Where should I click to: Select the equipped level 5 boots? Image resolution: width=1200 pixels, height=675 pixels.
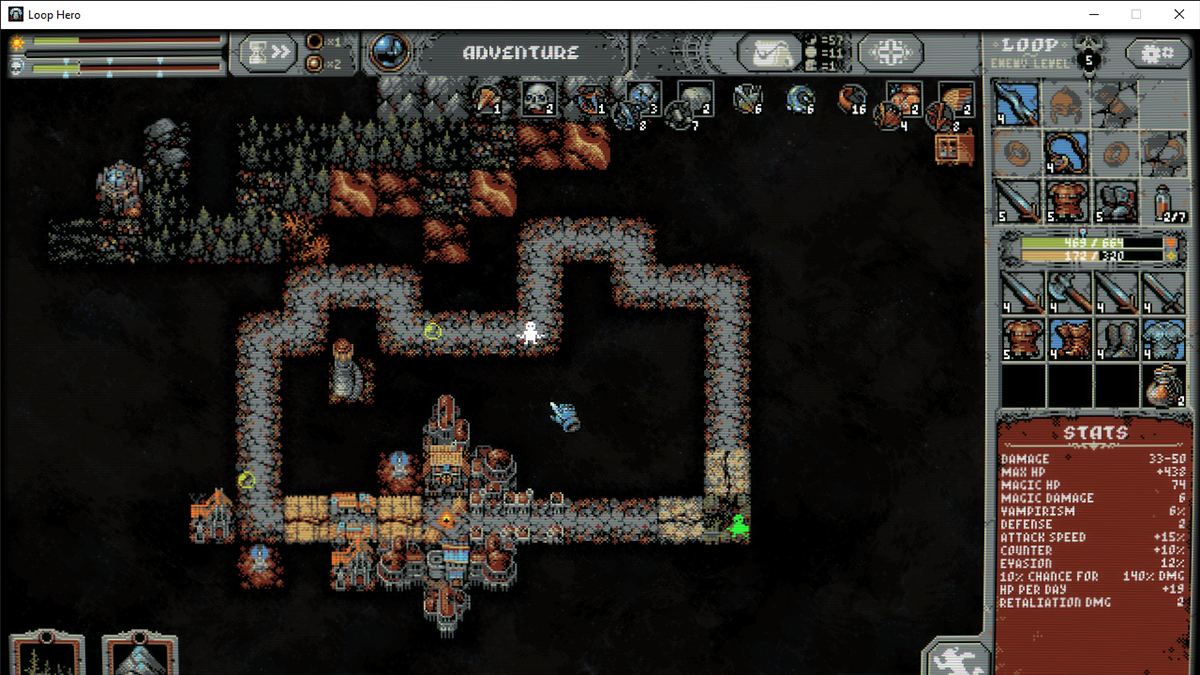click(1115, 201)
